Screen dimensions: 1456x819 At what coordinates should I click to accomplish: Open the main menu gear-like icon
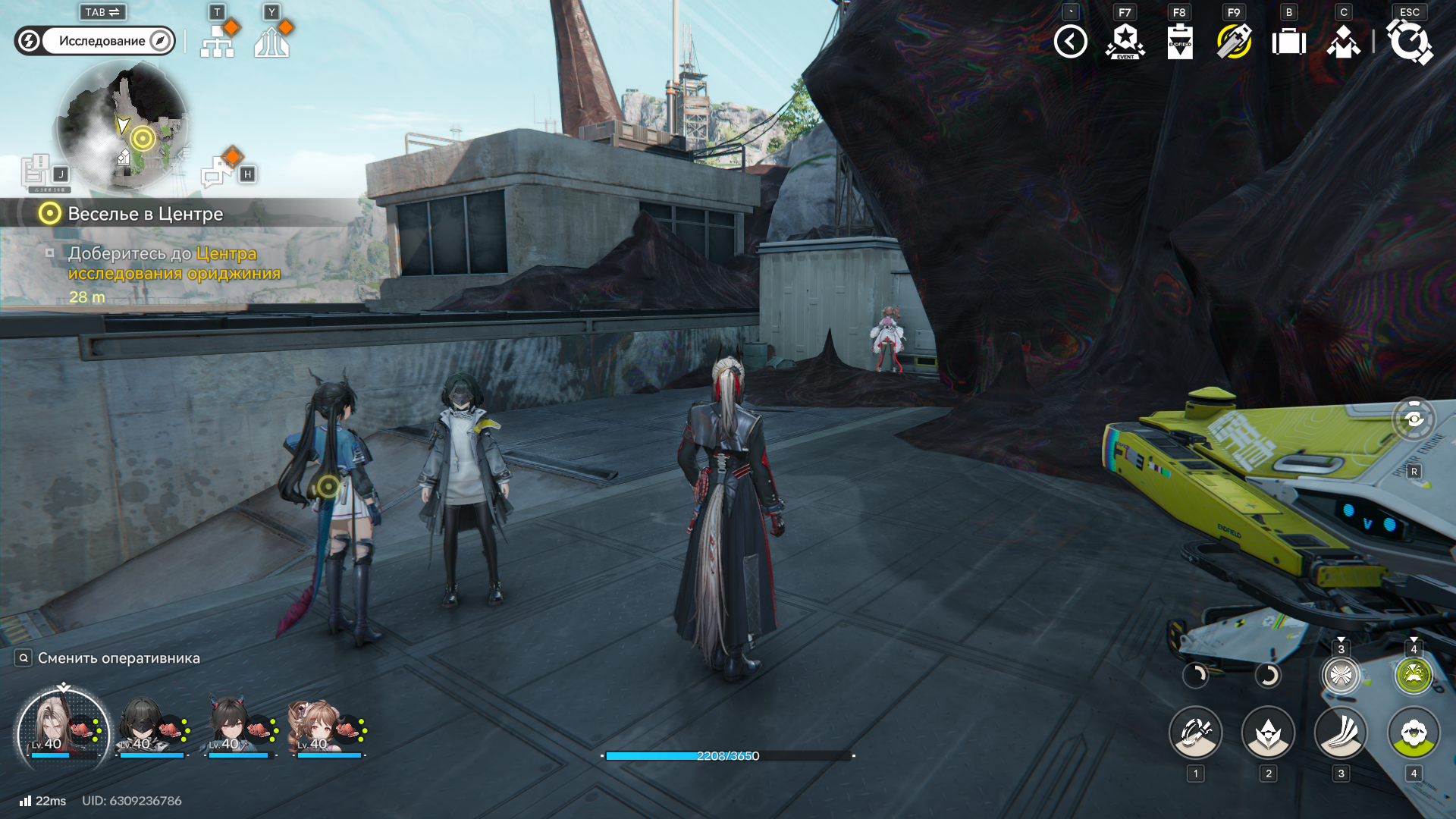pyautogui.click(x=1409, y=42)
